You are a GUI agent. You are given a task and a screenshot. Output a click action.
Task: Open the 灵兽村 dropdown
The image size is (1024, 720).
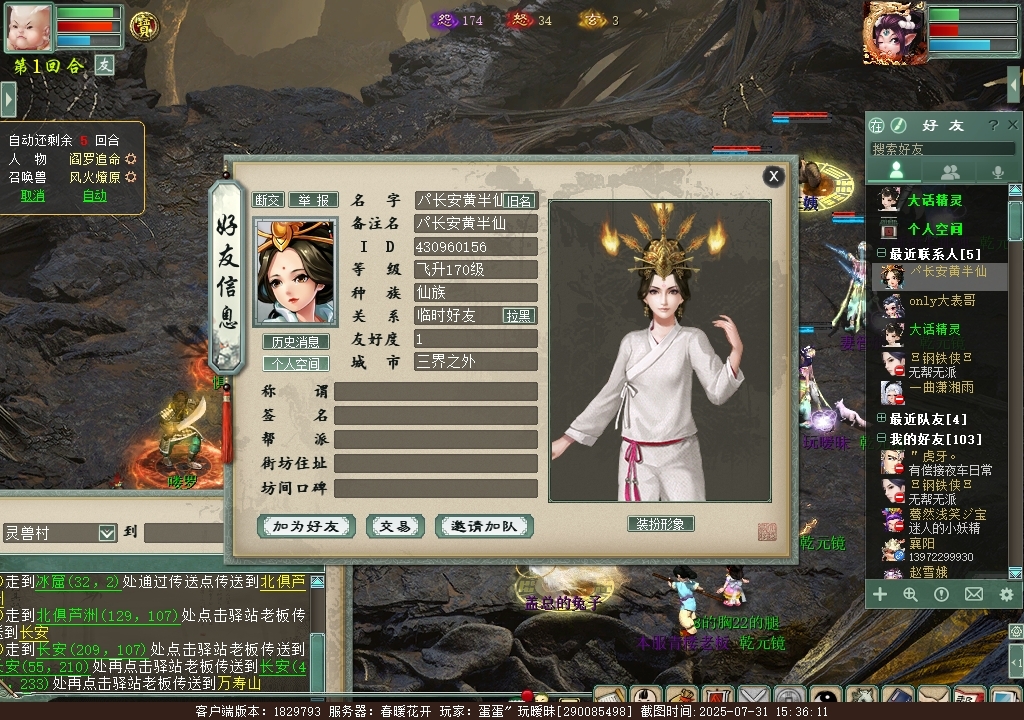tap(107, 534)
